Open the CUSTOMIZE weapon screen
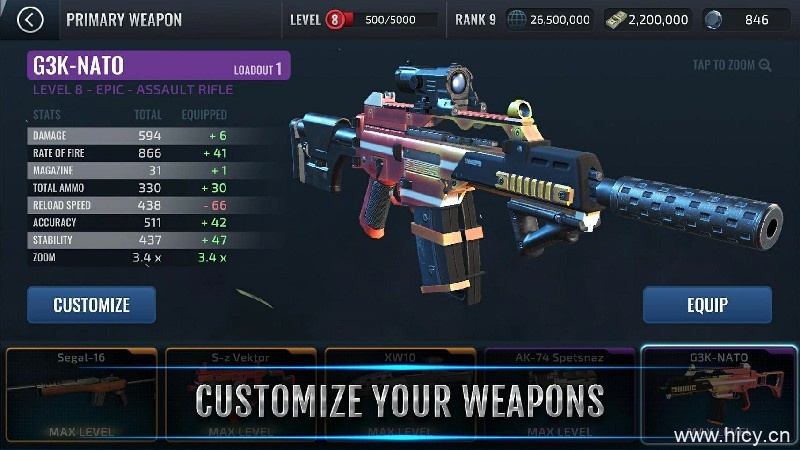The image size is (800, 450). pyautogui.click(x=91, y=305)
